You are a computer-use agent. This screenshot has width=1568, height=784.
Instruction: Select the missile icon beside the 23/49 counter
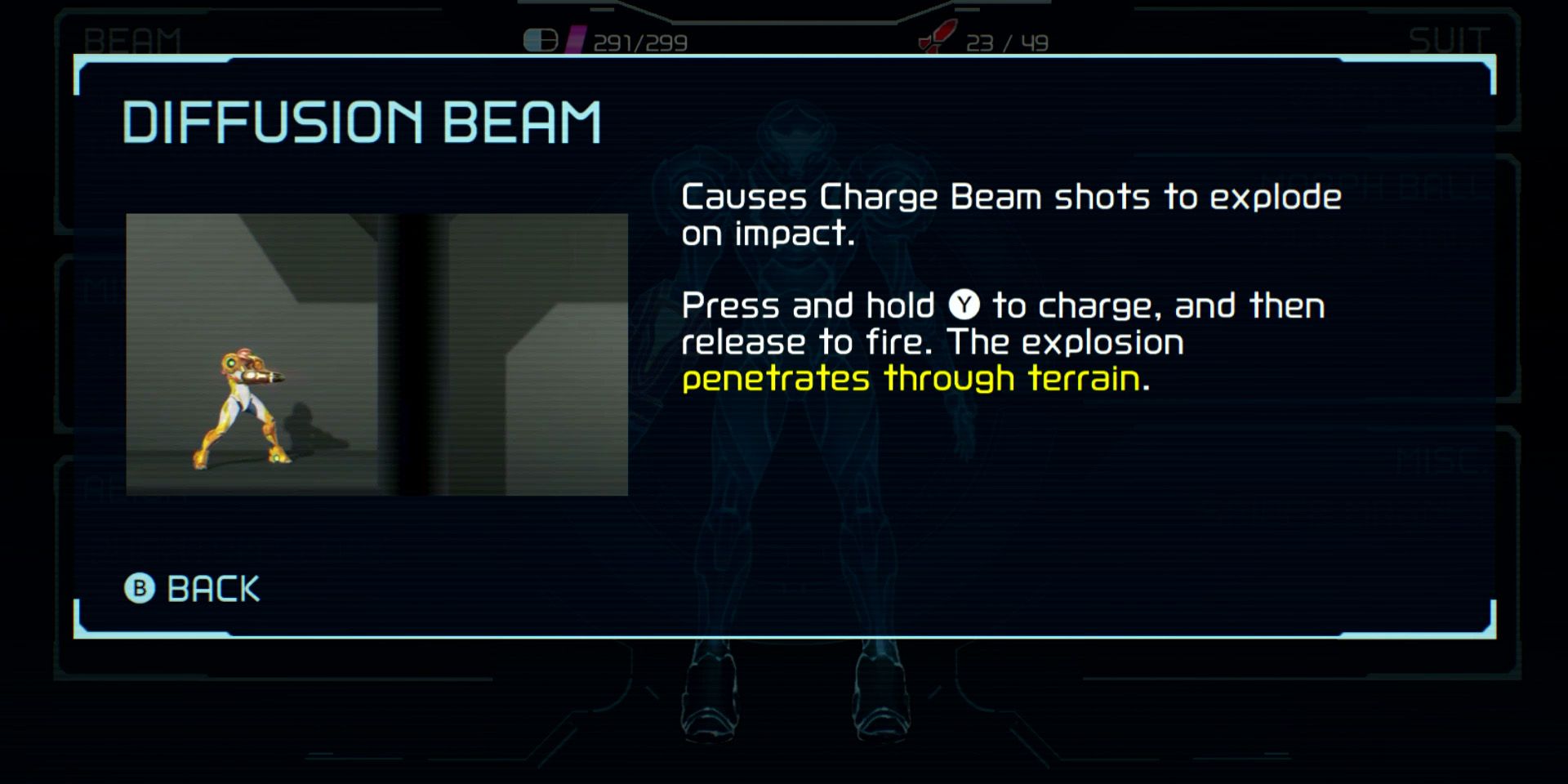tap(936, 38)
